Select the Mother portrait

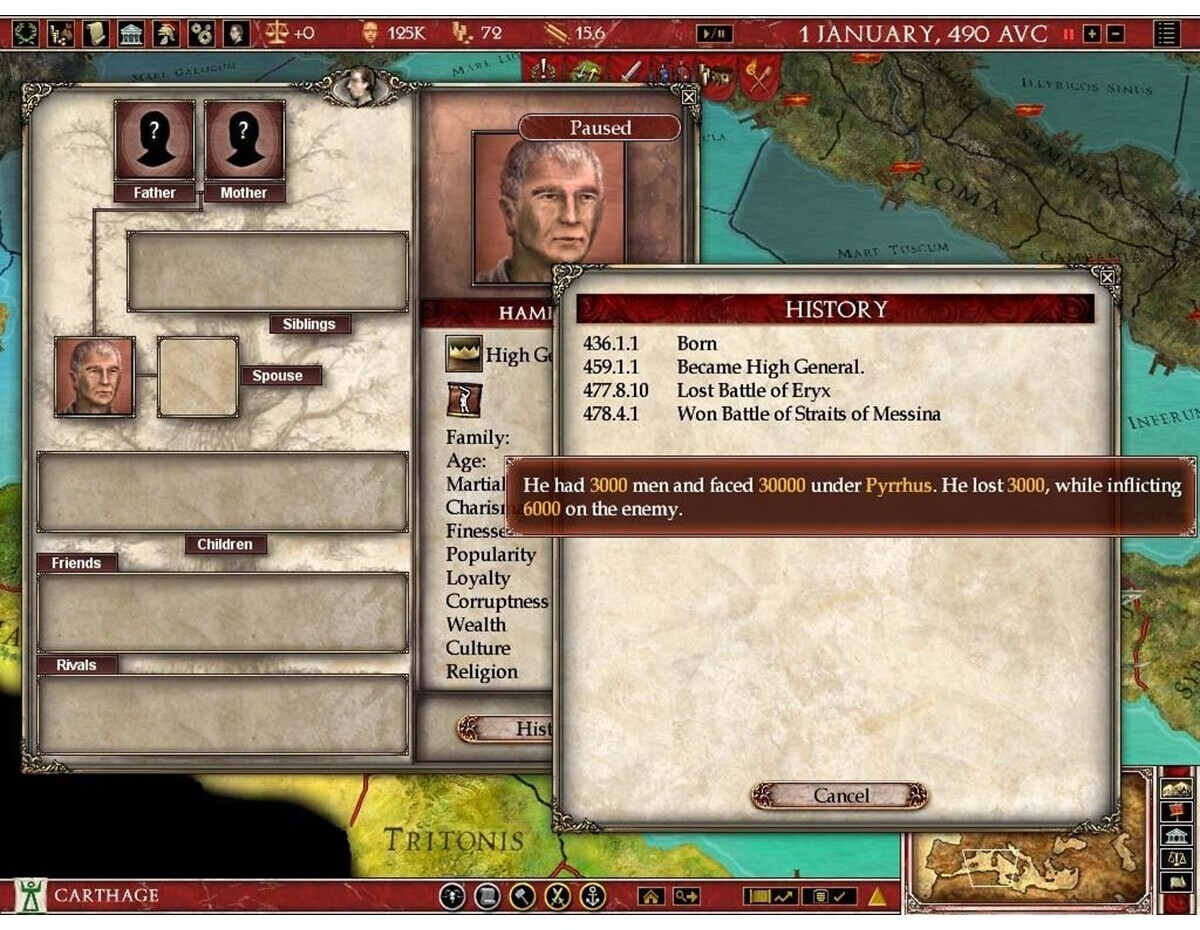[x=244, y=140]
